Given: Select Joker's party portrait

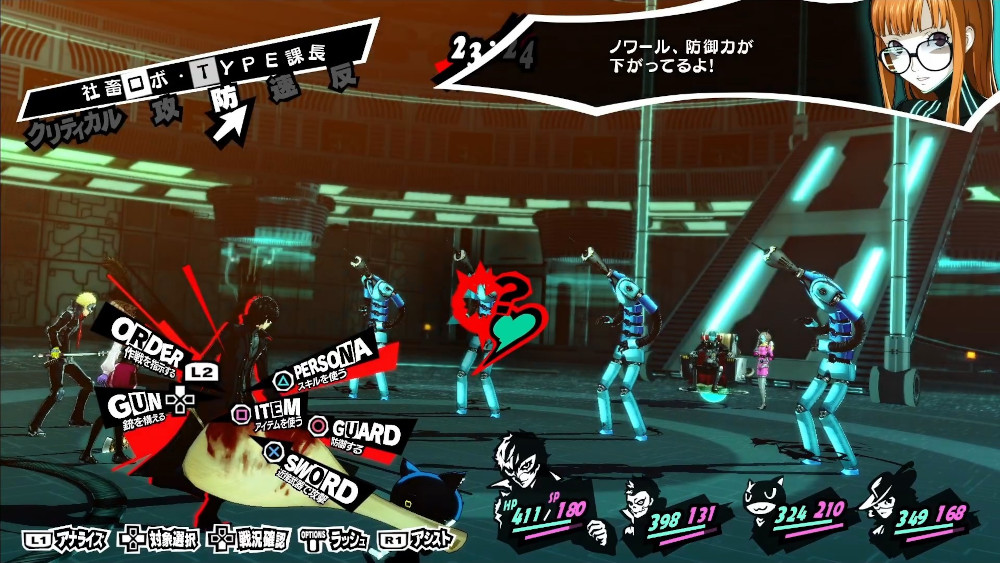Looking at the screenshot, I should [525, 468].
